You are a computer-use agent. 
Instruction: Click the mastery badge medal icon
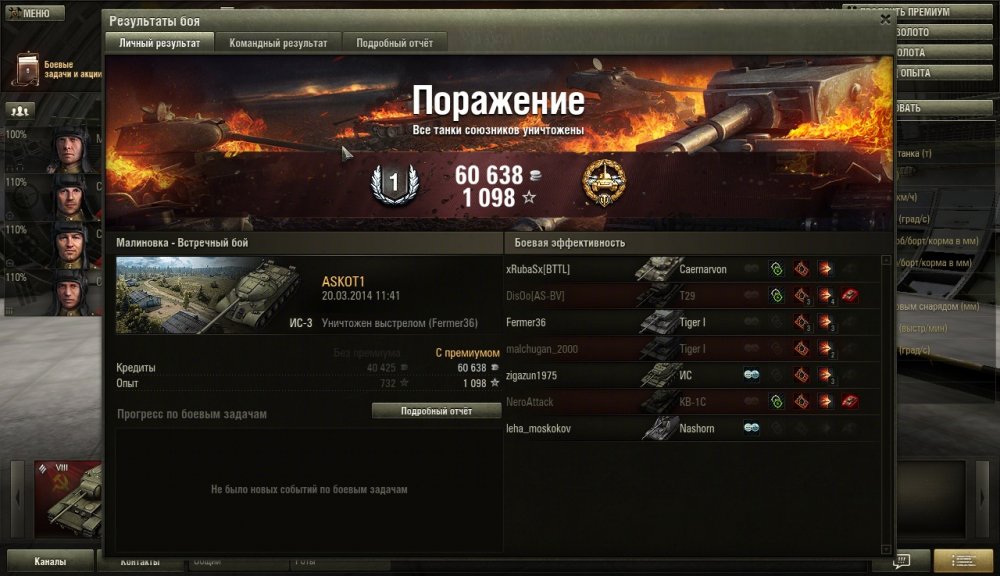tap(603, 182)
